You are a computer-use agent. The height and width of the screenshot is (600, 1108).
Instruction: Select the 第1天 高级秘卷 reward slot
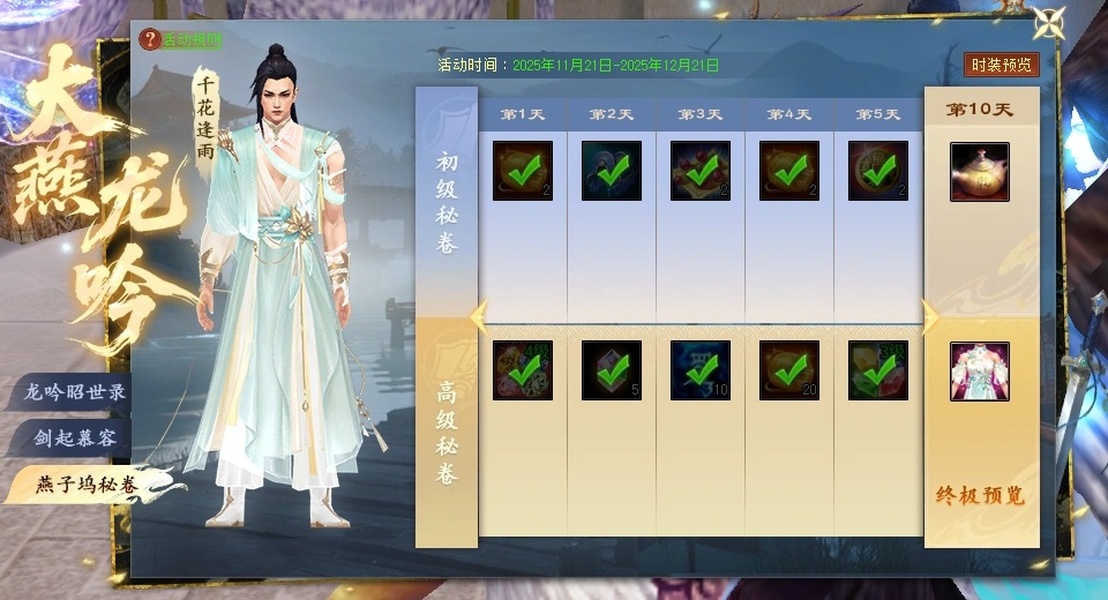point(522,370)
